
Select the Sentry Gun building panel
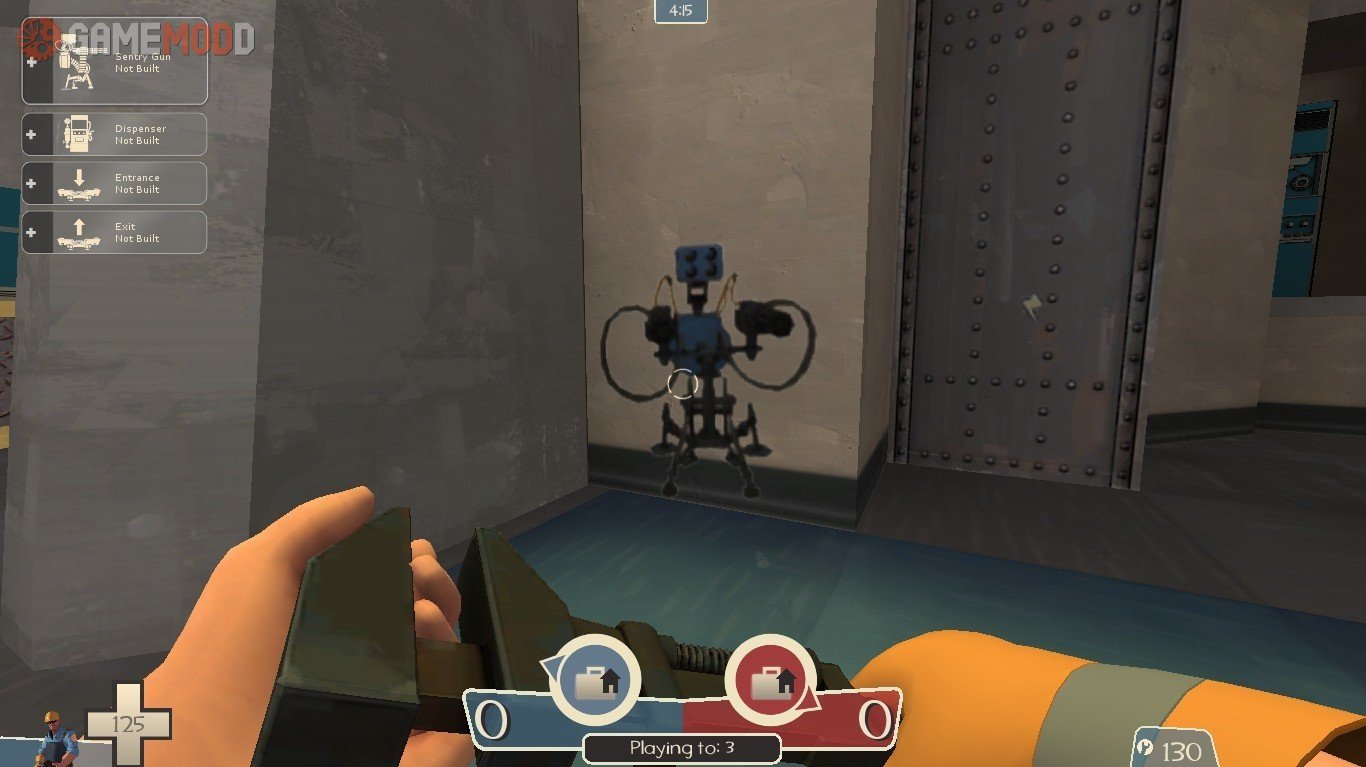click(114, 62)
